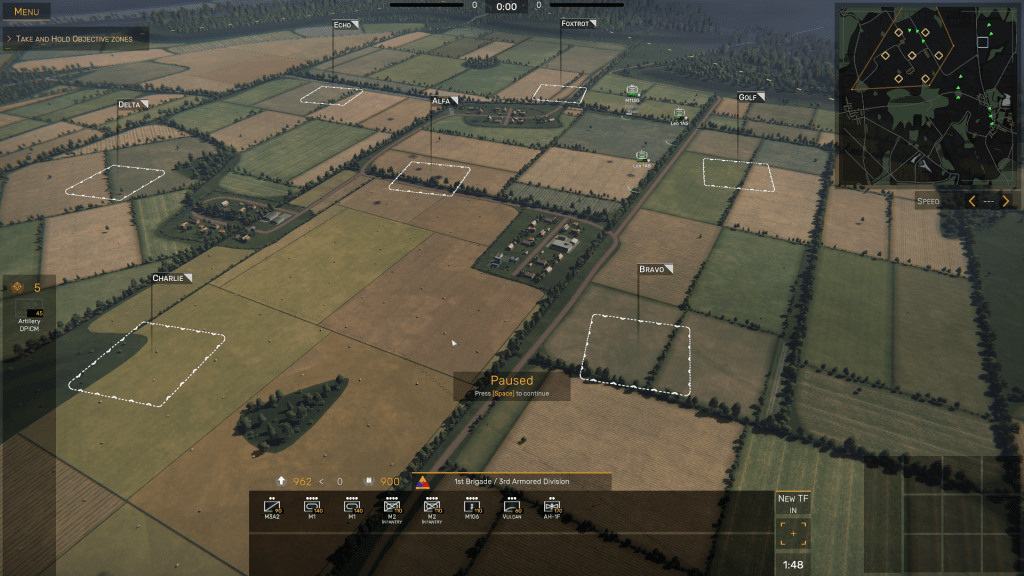Viewport: 1024px width, 576px height.
Task: Select the 1st Brigade / 3rd Armored Division header
Action: pyautogui.click(x=511, y=482)
